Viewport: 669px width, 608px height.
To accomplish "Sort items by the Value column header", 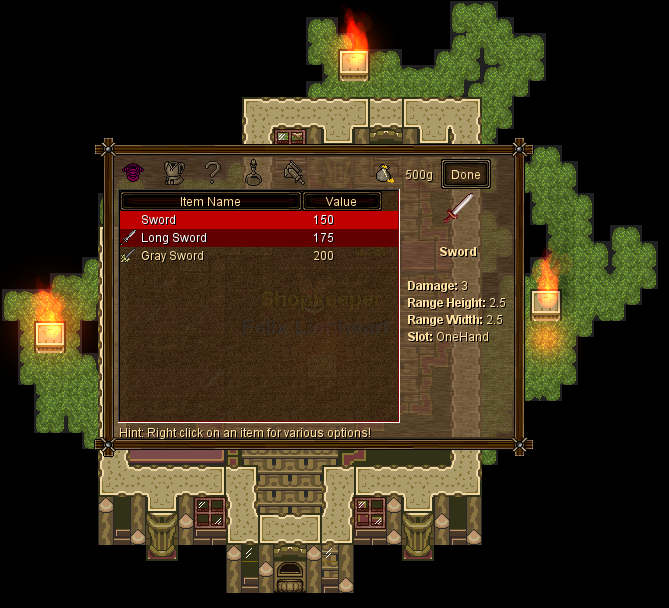I will [x=341, y=202].
